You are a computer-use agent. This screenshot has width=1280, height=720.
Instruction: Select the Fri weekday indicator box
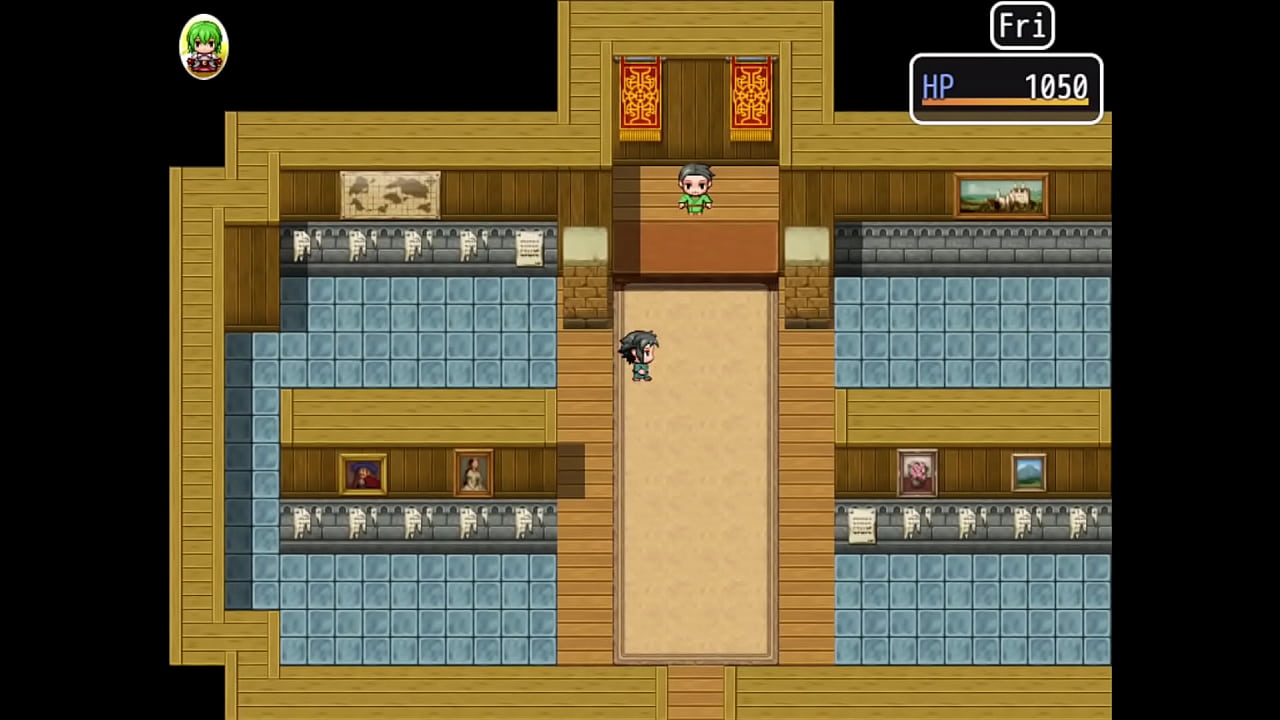[1022, 26]
